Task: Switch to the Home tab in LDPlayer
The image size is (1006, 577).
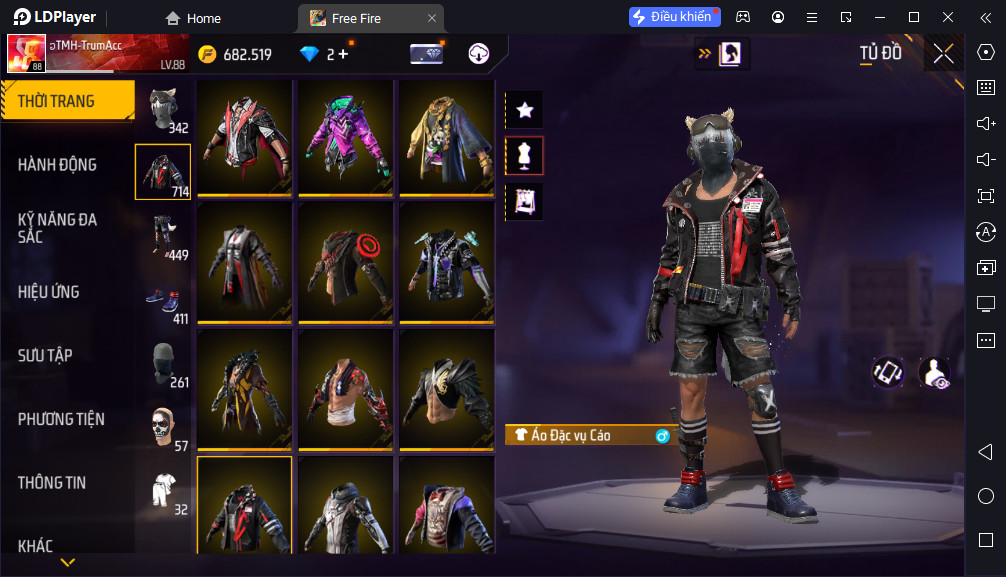Action: click(x=193, y=18)
